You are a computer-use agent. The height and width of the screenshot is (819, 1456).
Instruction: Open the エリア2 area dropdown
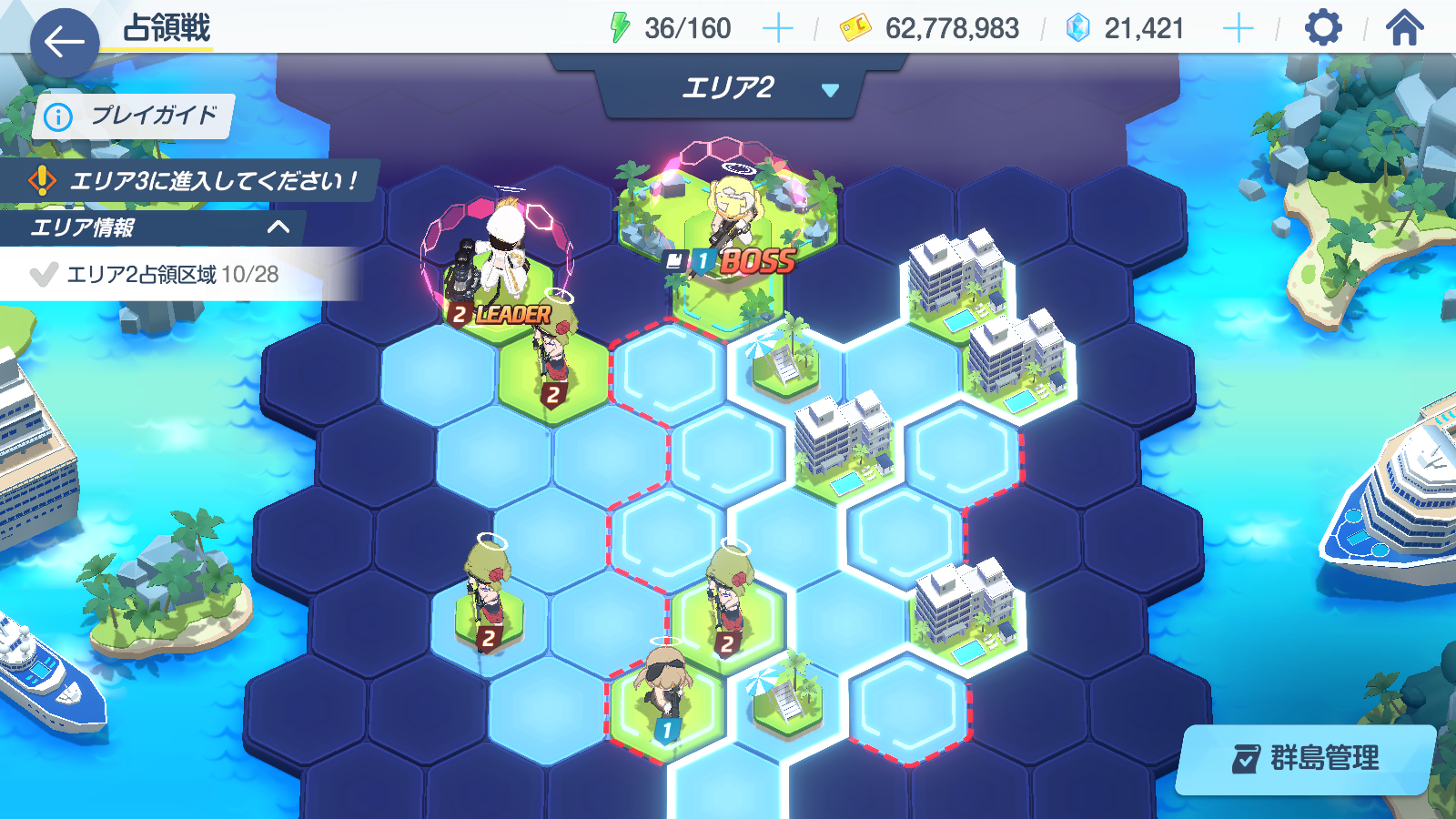coord(728,88)
